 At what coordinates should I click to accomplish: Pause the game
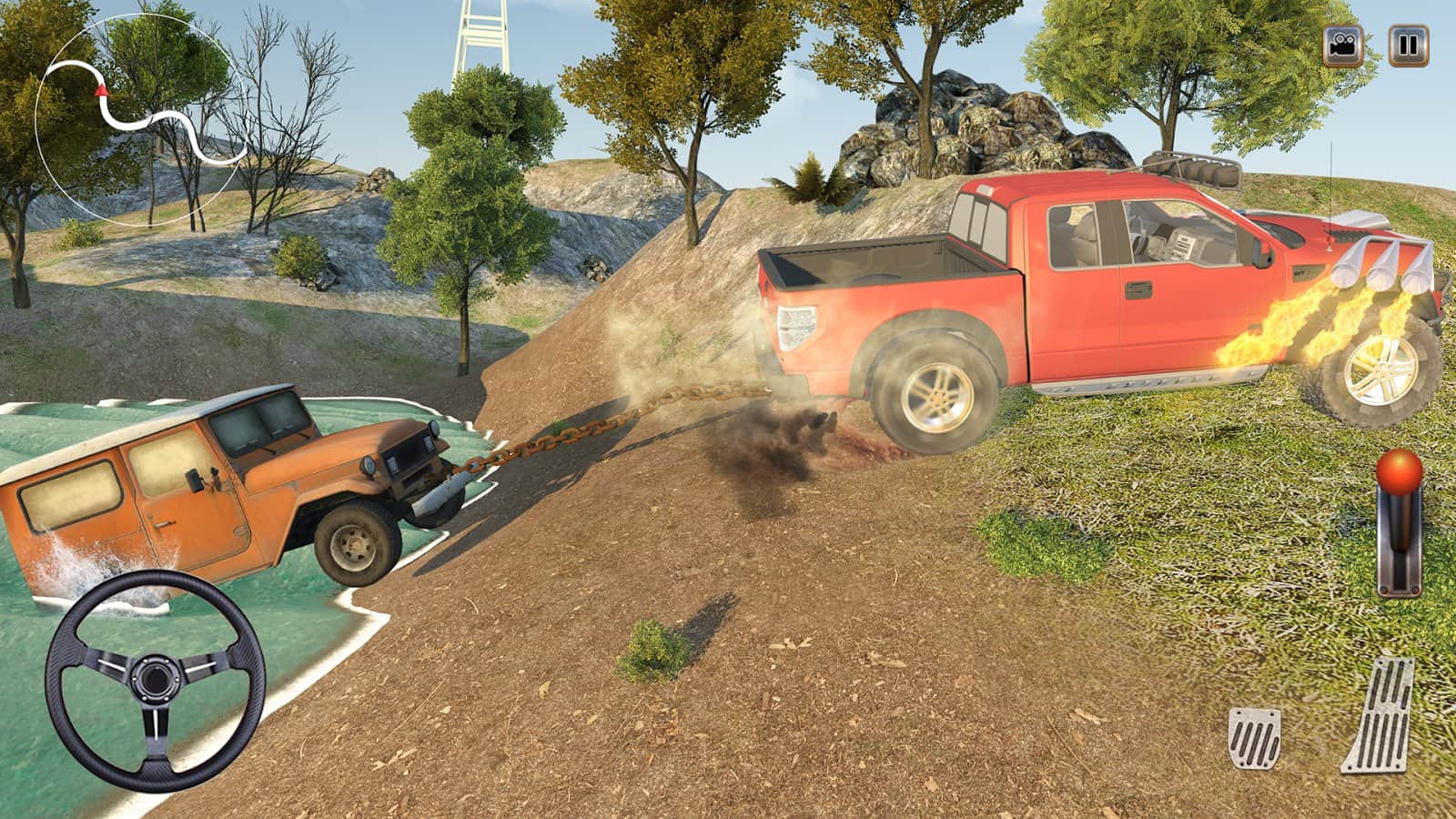(1408, 46)
